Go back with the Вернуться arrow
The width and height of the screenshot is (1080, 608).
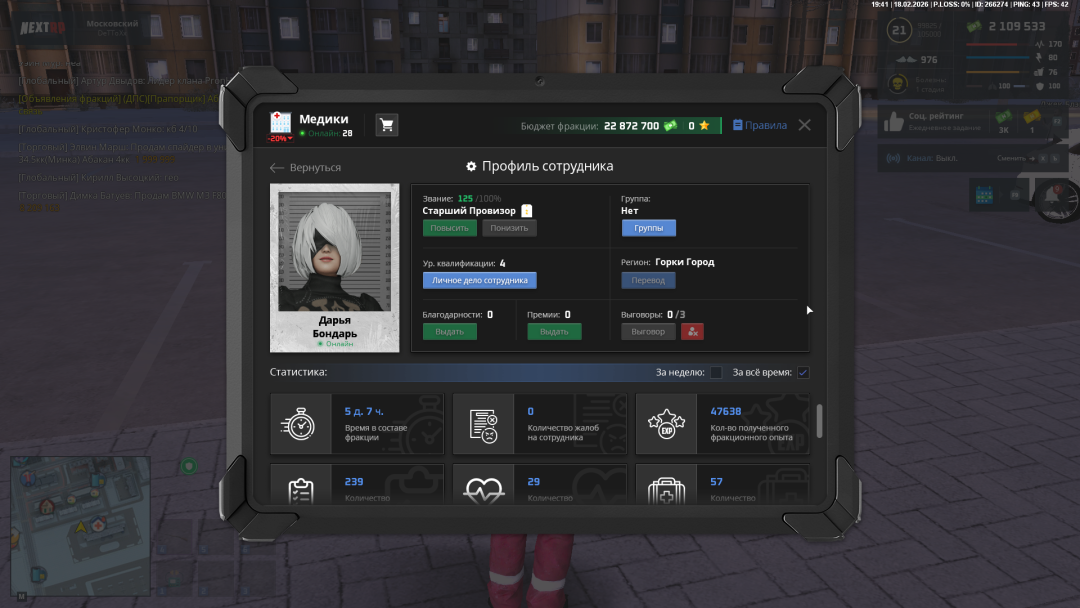click(306, 168)
